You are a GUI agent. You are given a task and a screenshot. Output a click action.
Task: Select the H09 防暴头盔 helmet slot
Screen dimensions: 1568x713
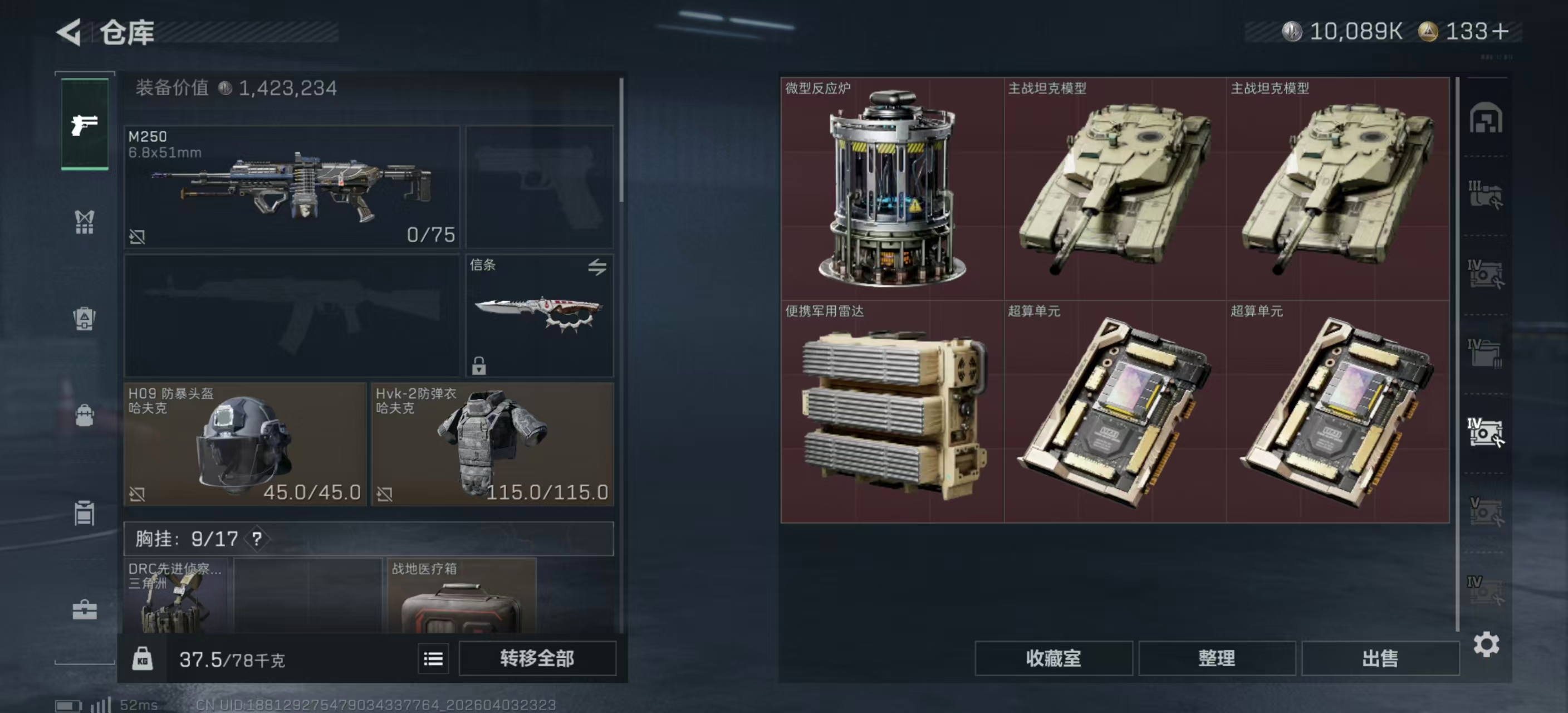244,444
